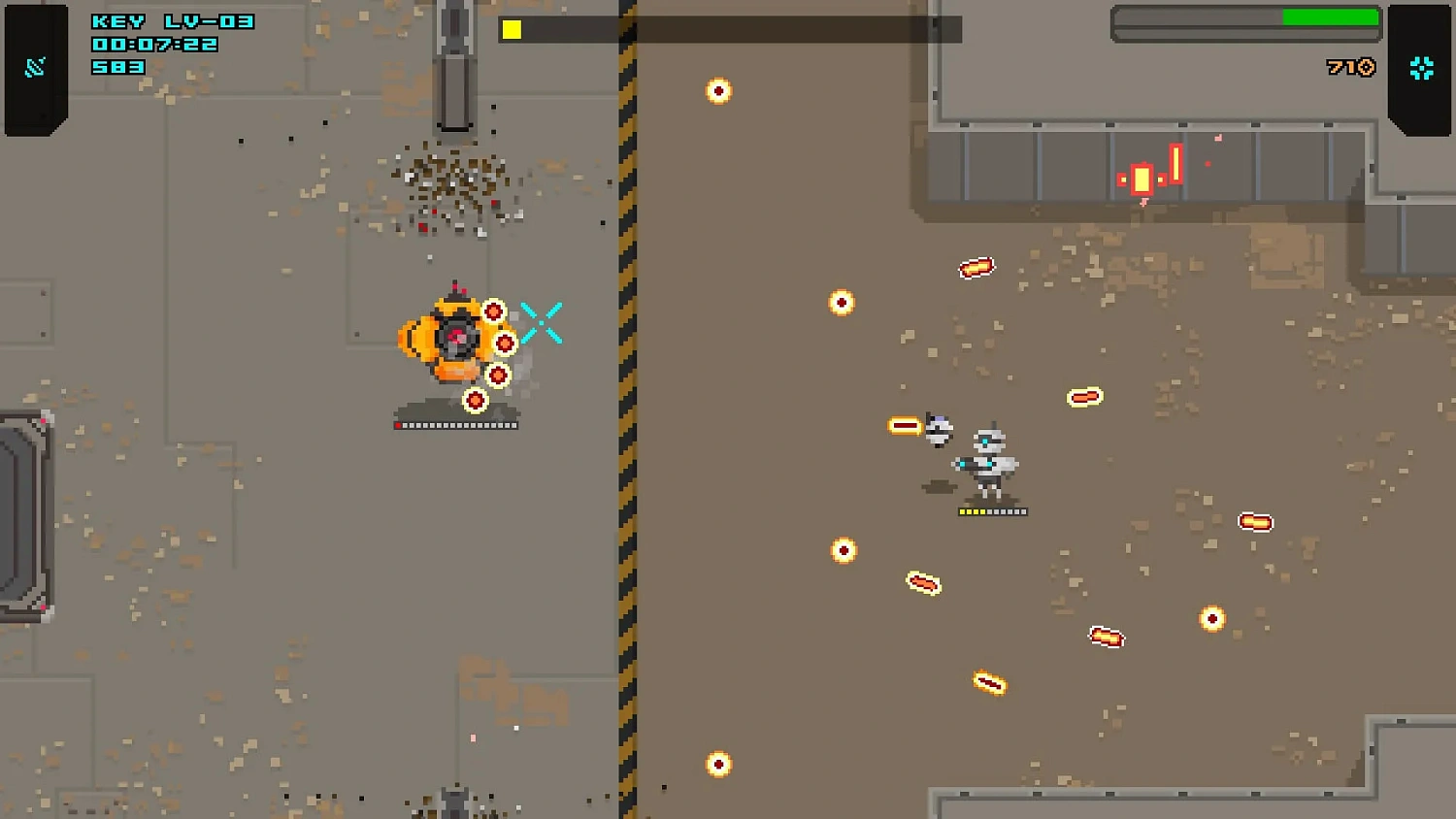Viewport: 1456px width, 819px height.
Task: Click the green boss health bar
Action: [x=1331, y=17]
